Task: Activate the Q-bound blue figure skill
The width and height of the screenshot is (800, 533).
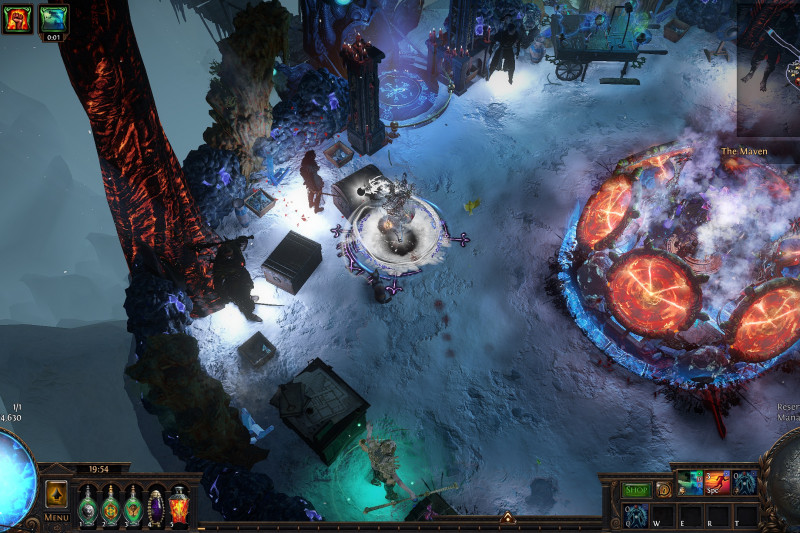Action: click(636, 515)
